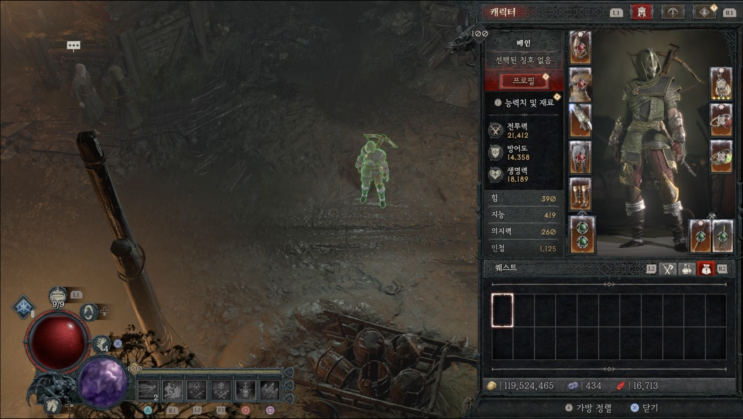Activate the first skill in the action bar
Image resolution: width=743 pixels, height=419 pixels.
pyautogui.click(x=148, y=390)
